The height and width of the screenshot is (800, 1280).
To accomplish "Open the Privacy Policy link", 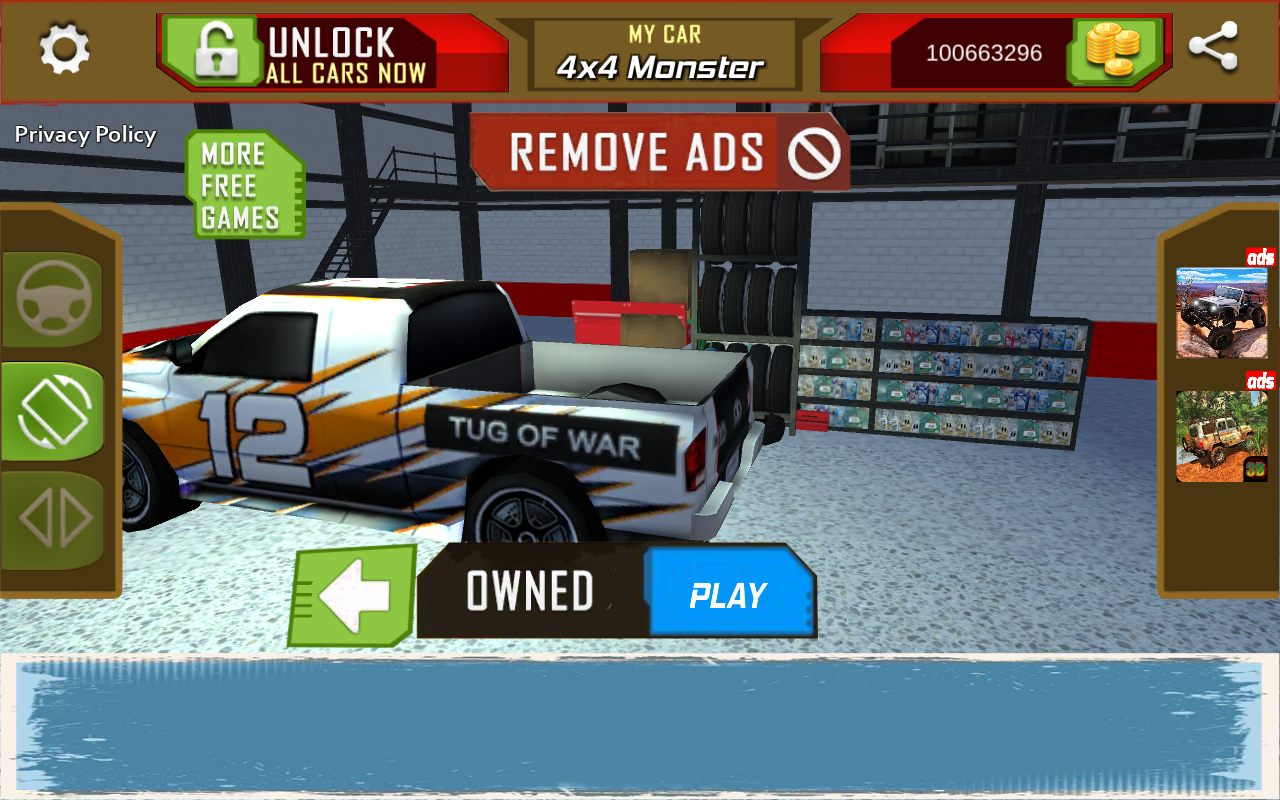I will point(86,135).
